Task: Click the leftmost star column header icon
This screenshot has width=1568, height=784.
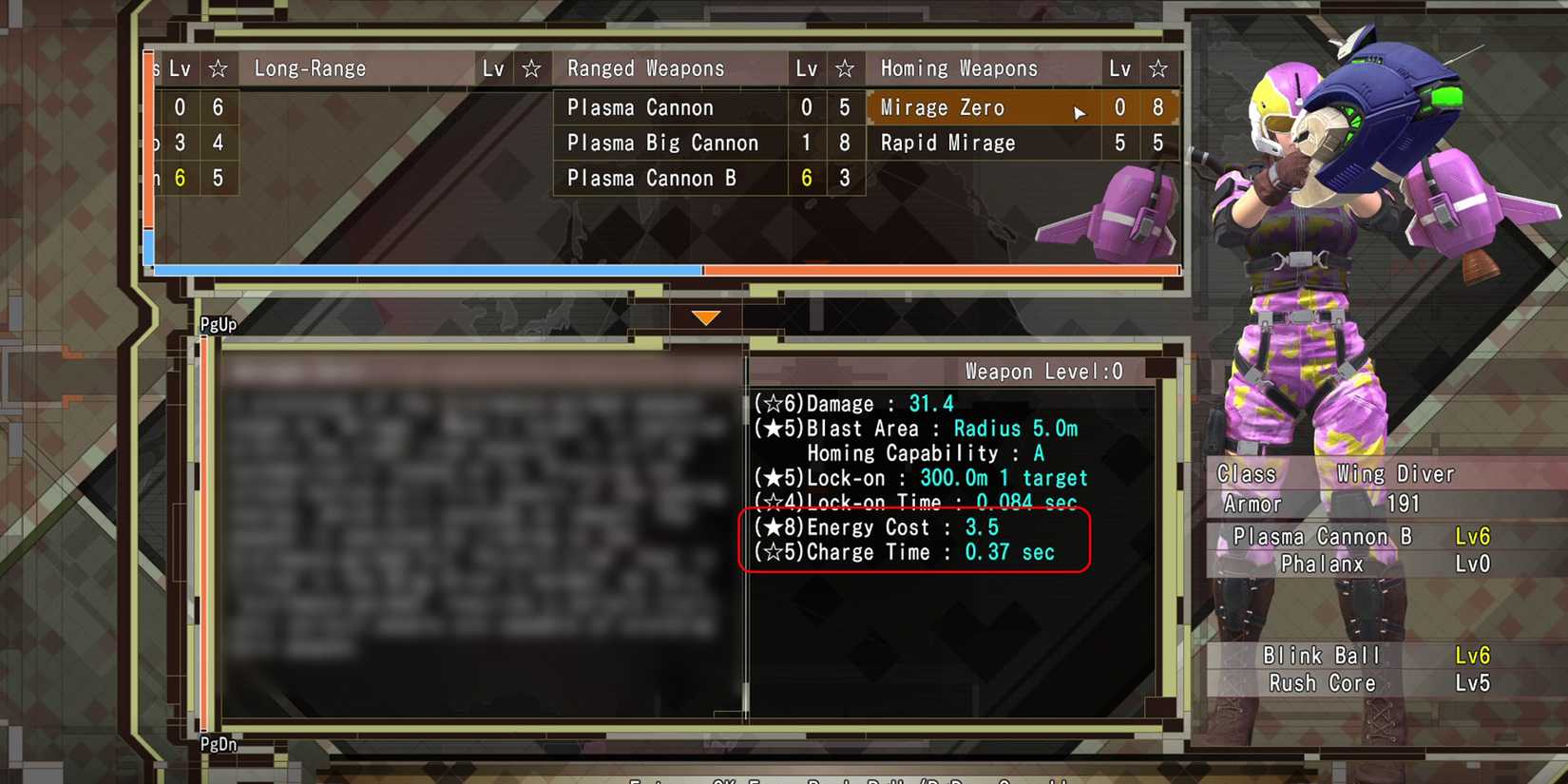Action: click(x=219, y=67)
